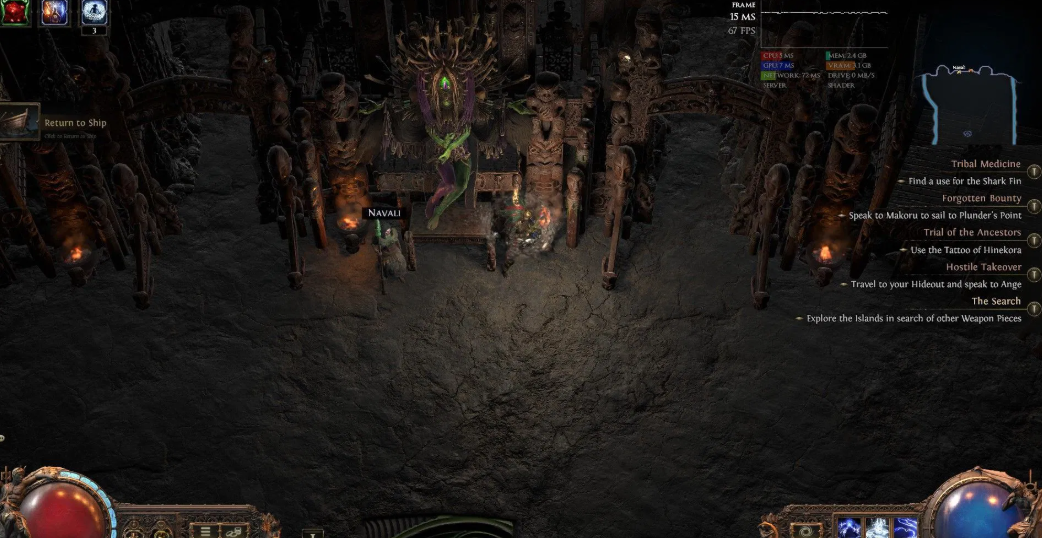Select the red blood buff icon
The height and width of the screenshot is (538, 1042).
pyautogui.click(x=15, y=12)
